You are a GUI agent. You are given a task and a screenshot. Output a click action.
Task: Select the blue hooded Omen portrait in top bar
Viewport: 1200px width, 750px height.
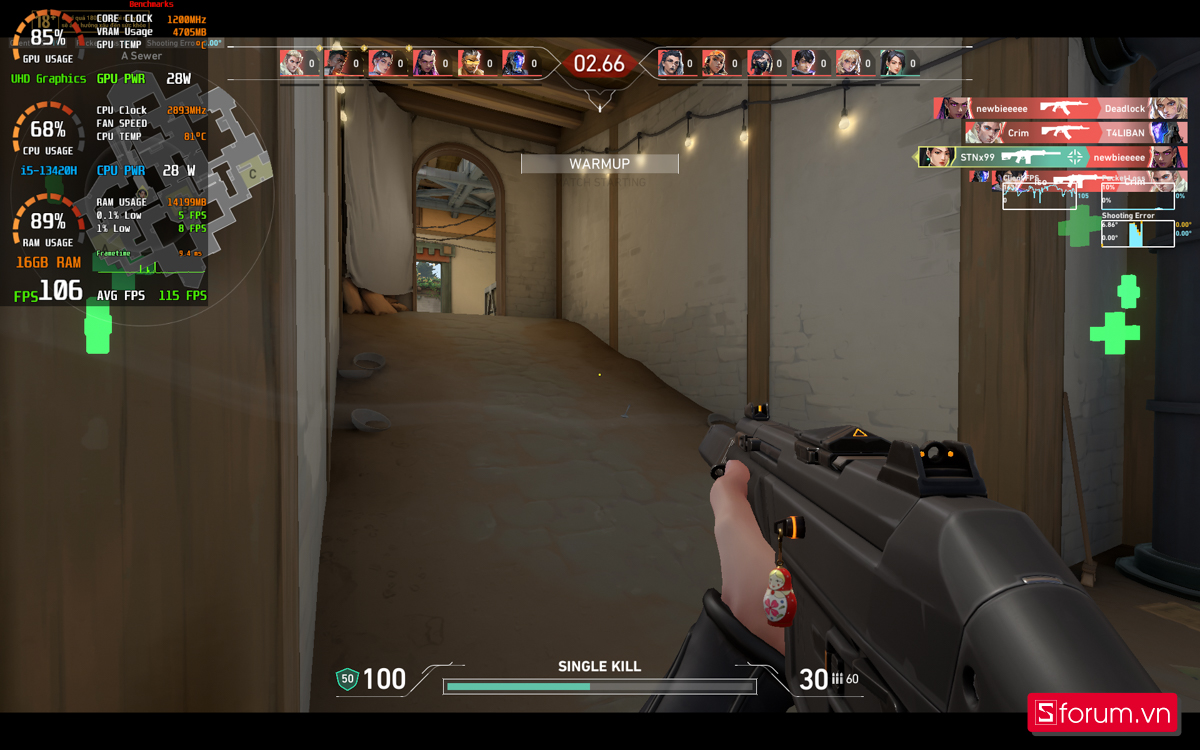[514, 63]
